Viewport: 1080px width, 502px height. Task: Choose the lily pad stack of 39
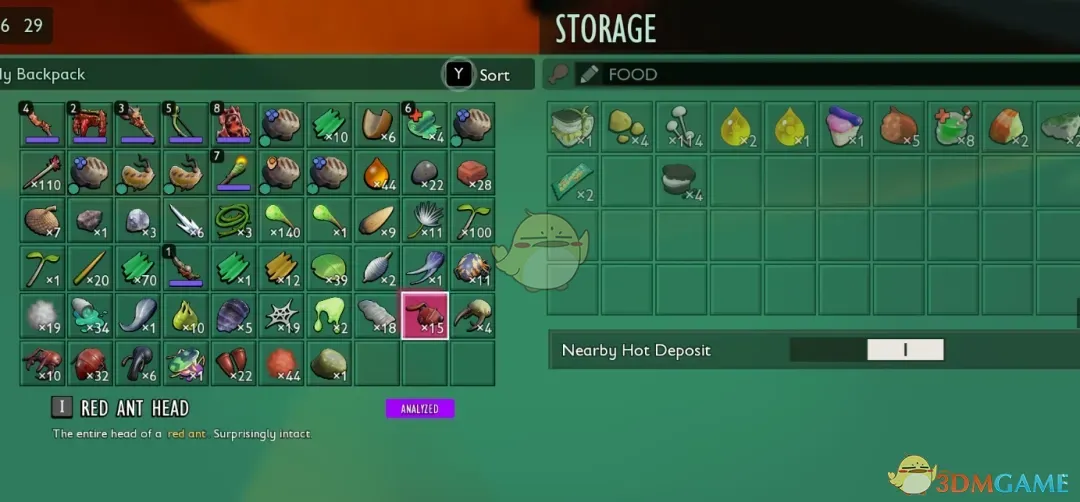[x=329, y=268]
